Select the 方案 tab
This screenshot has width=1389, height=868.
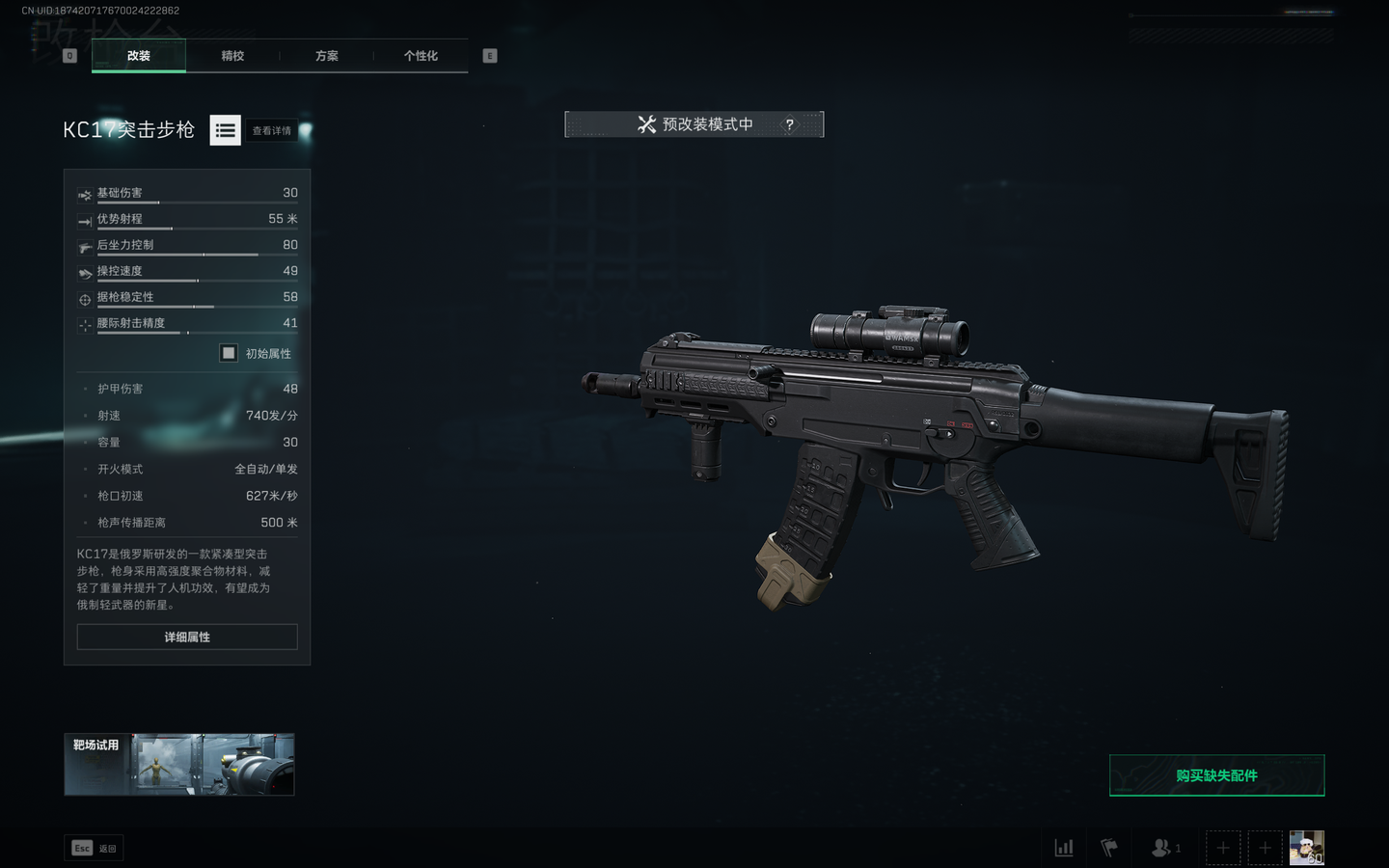tap(327, 56)
